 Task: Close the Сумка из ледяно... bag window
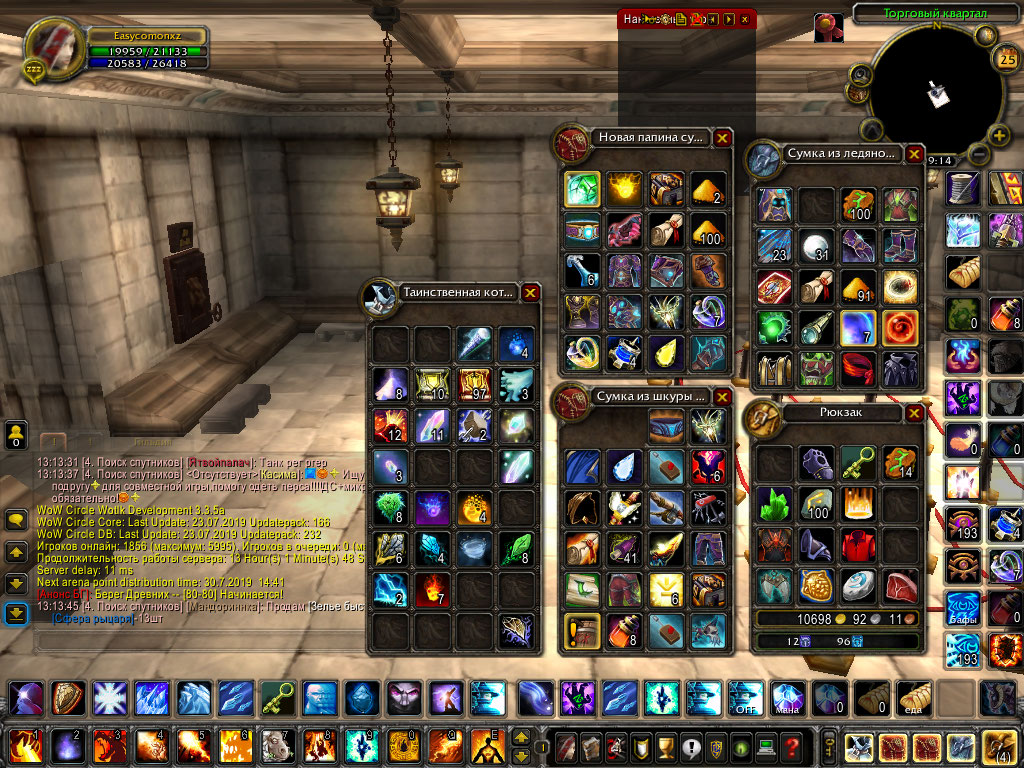[914, 154]
